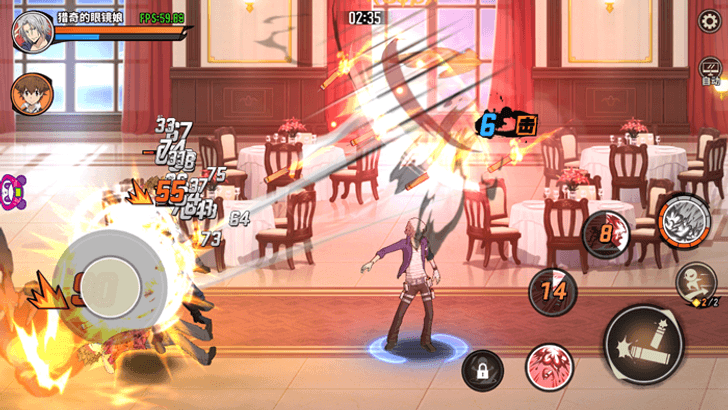This screenshot has height=410, width=728.
Task: Toggle the target lock padlock button
Action: click(x=483, y=372)
